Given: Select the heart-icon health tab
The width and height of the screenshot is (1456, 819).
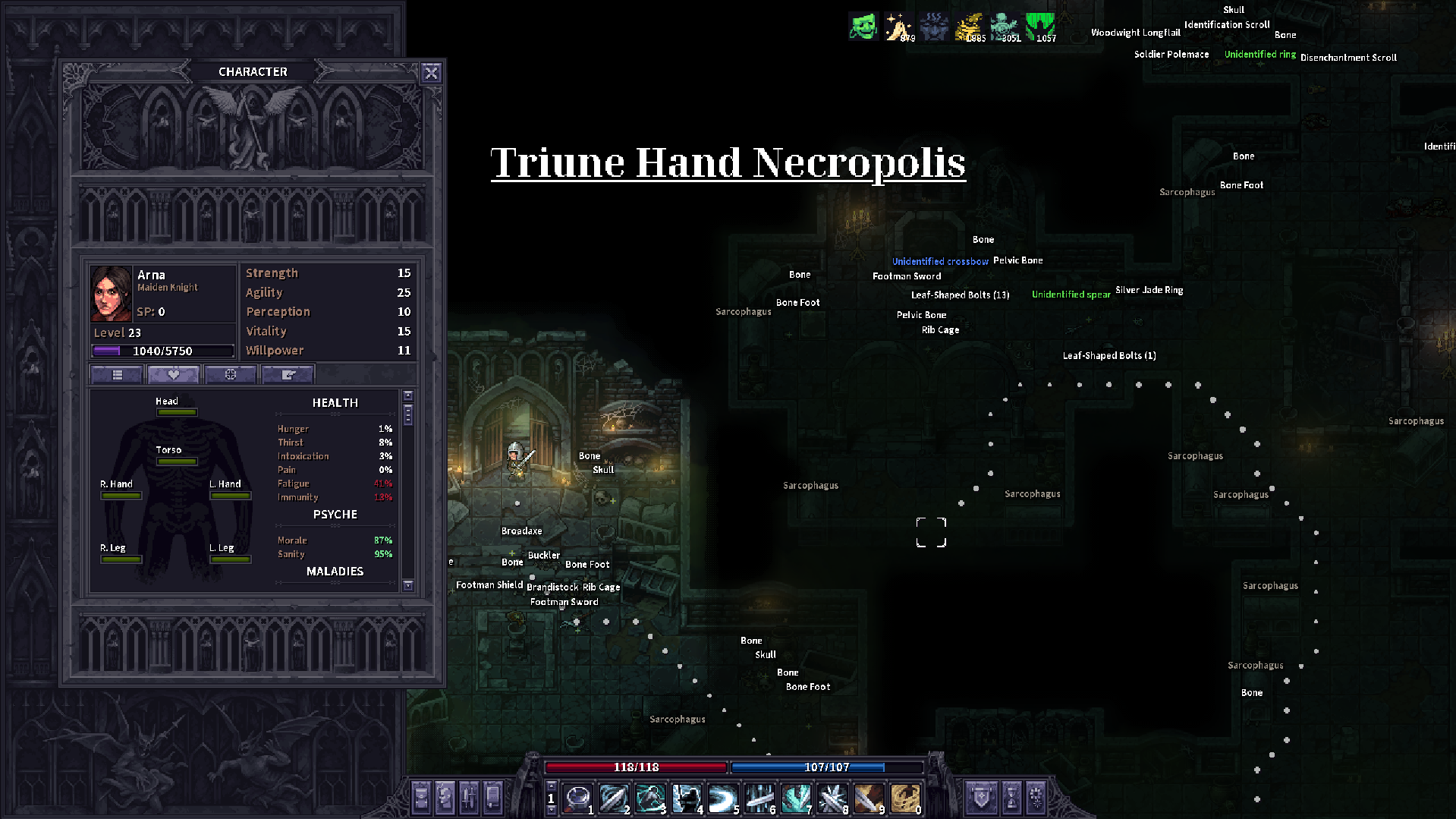Looking at the screenshot, I should (174, 374).
